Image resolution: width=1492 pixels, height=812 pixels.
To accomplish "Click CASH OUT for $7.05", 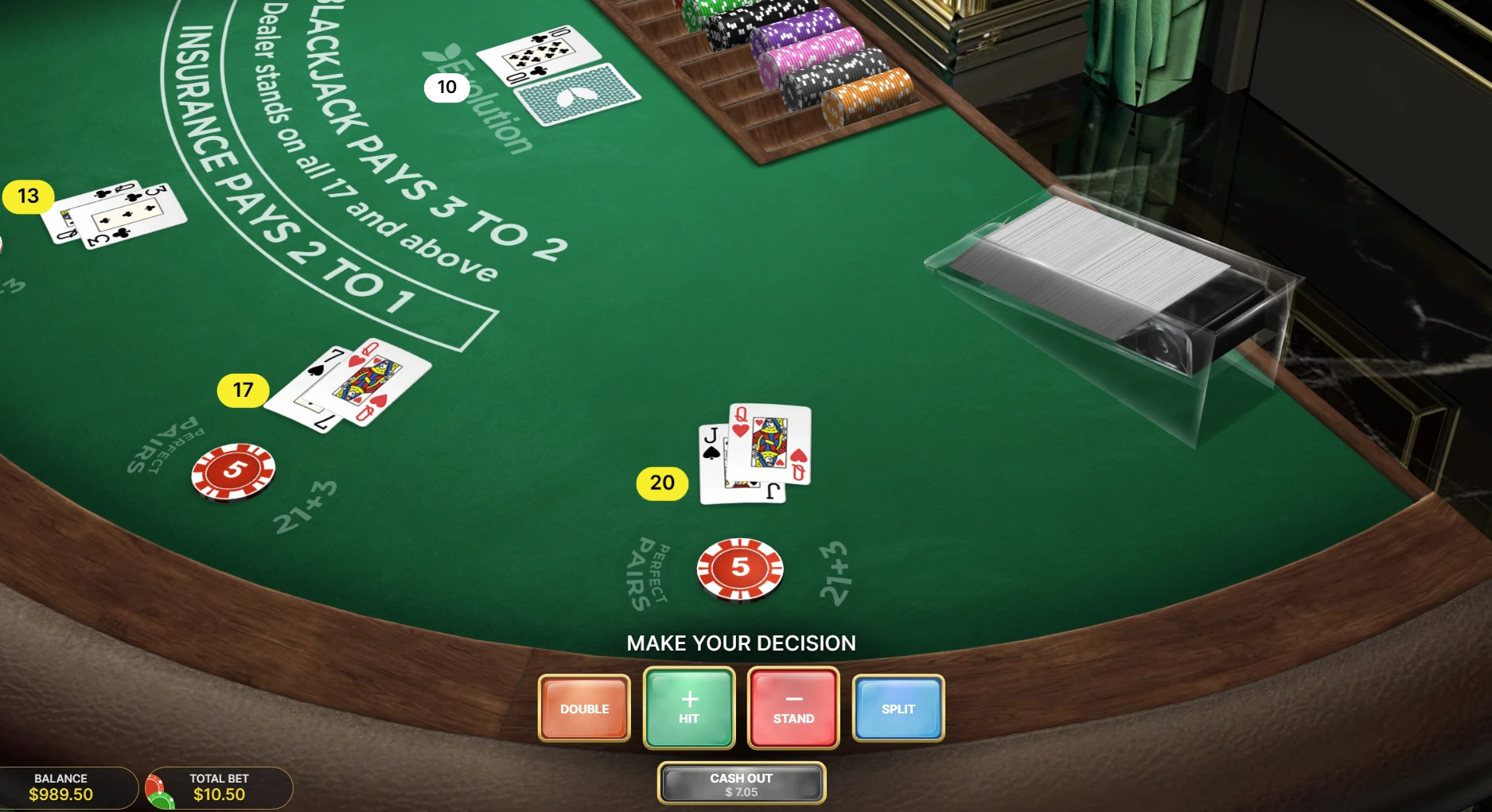I will pyautogui.click(x=741, y=783).
